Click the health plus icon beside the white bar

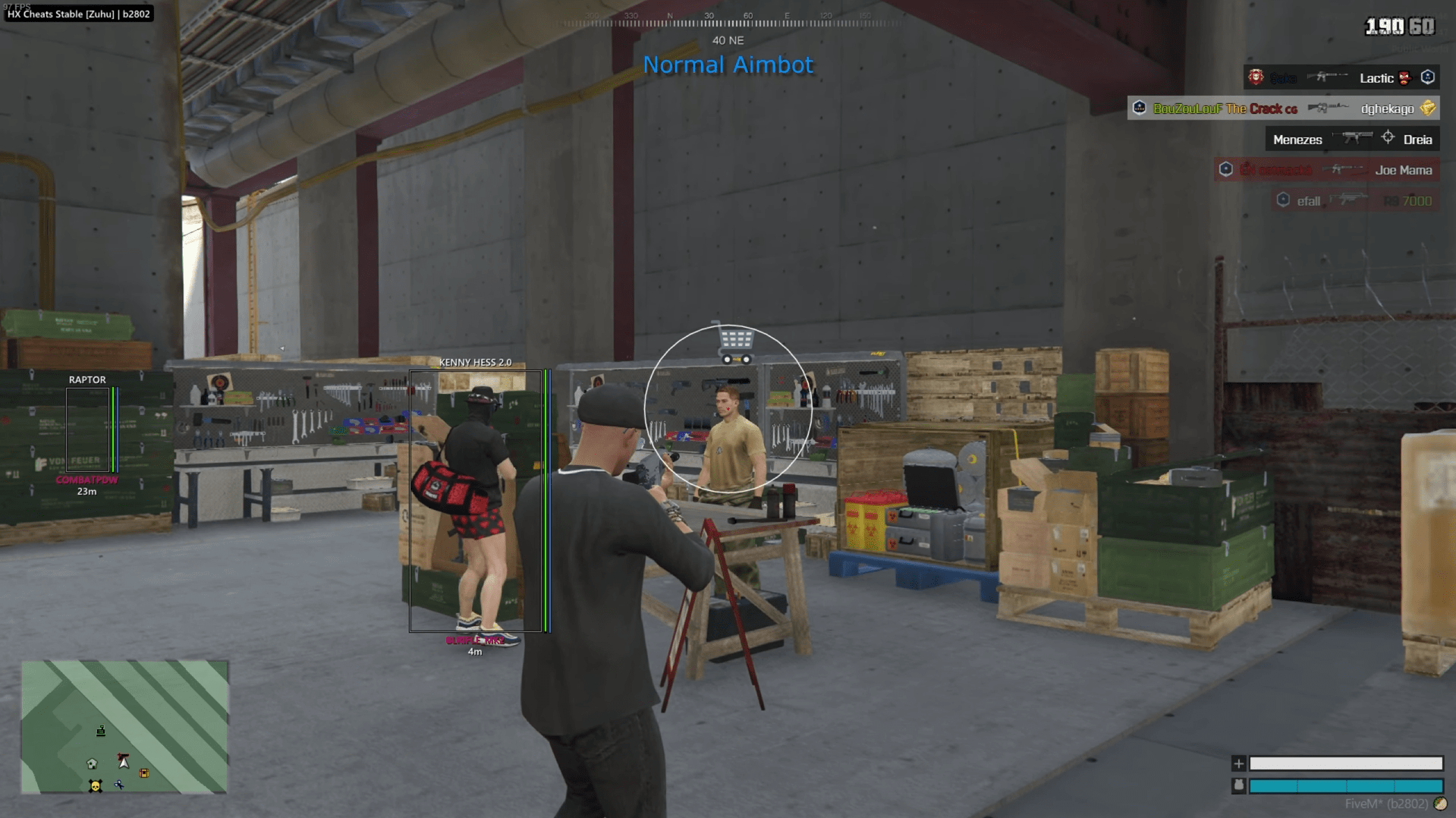[1240, 765]
